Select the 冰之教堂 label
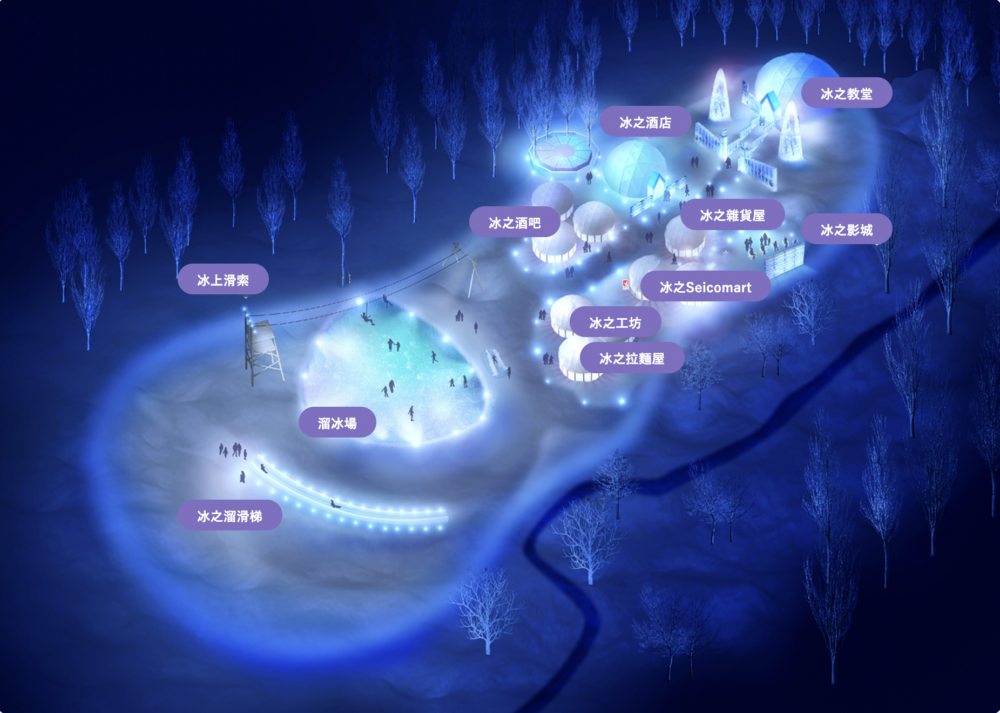 846,93
